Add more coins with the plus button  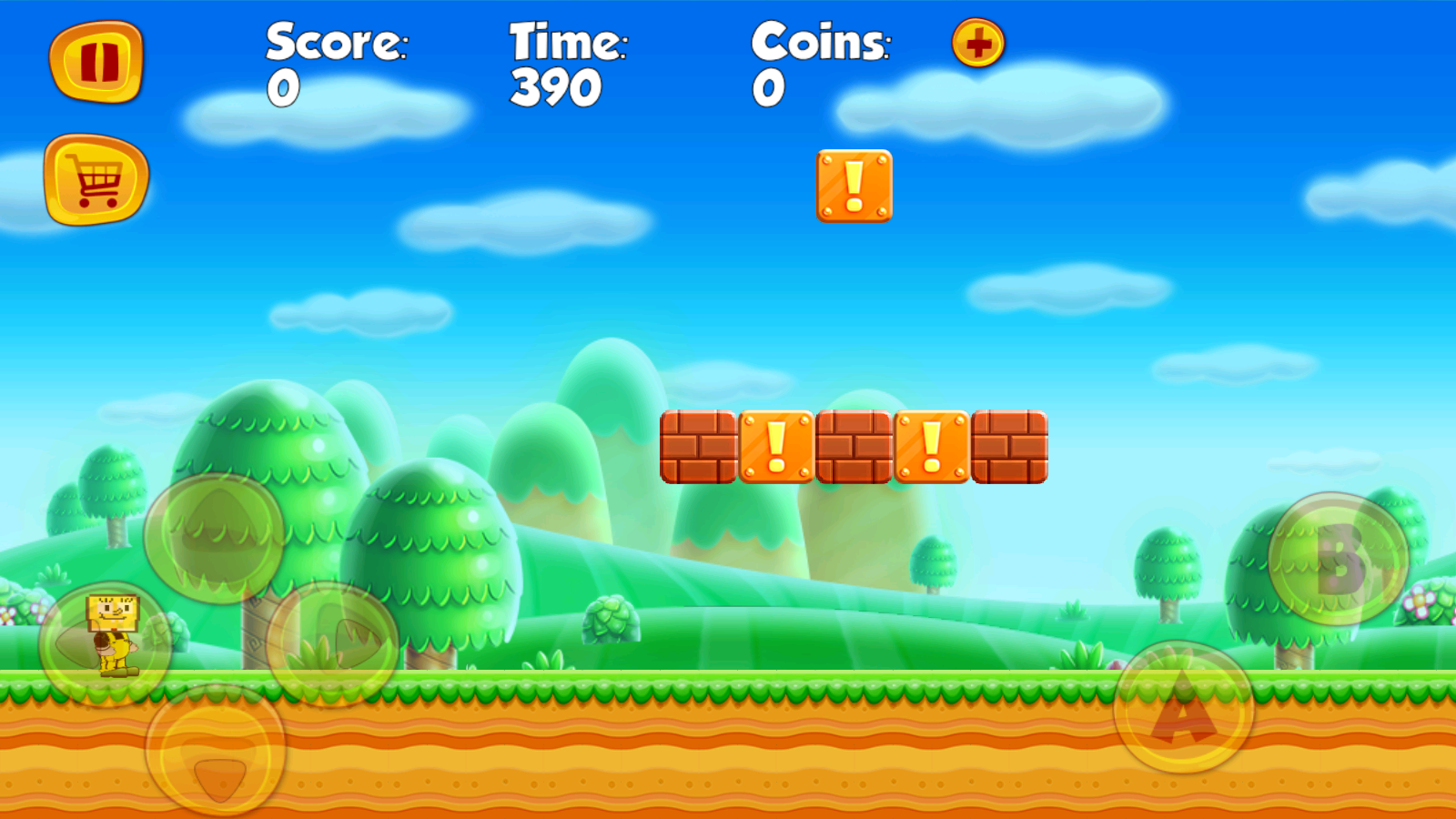point(978,43)
